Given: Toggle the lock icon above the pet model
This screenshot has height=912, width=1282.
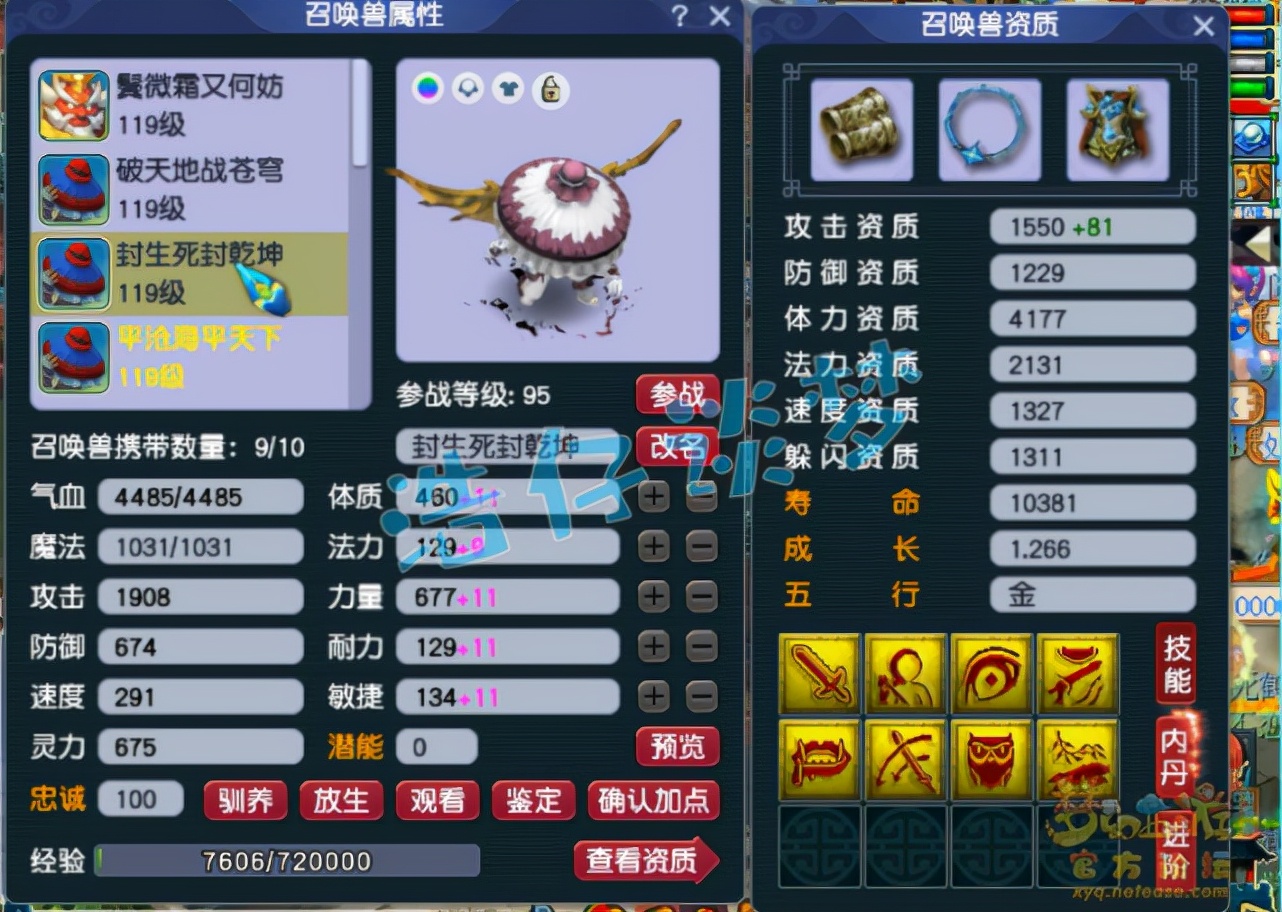Looking at the screenshot, I should 550,90.
